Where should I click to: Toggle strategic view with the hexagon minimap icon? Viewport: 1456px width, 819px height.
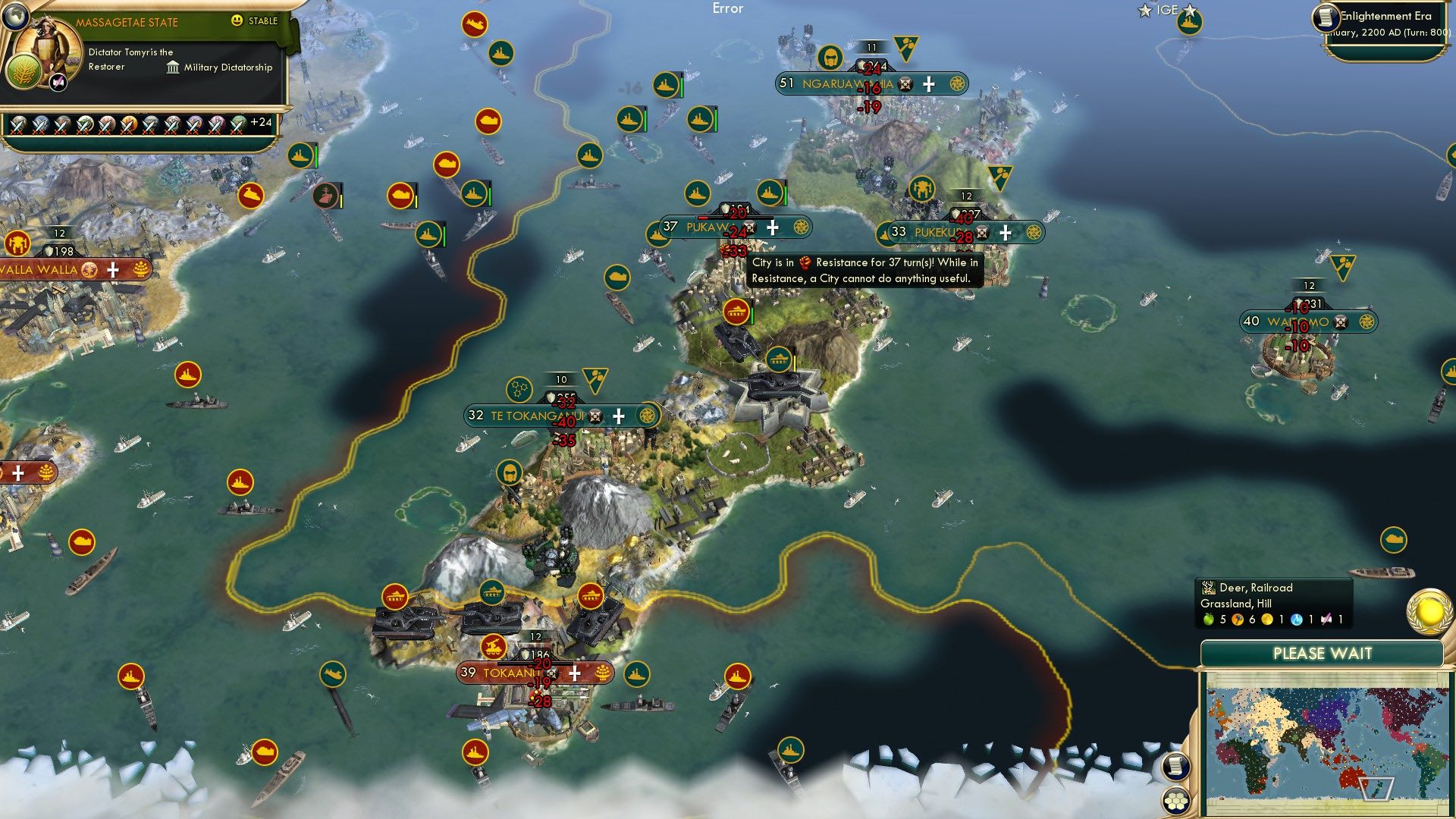[x=1177, y=801]
